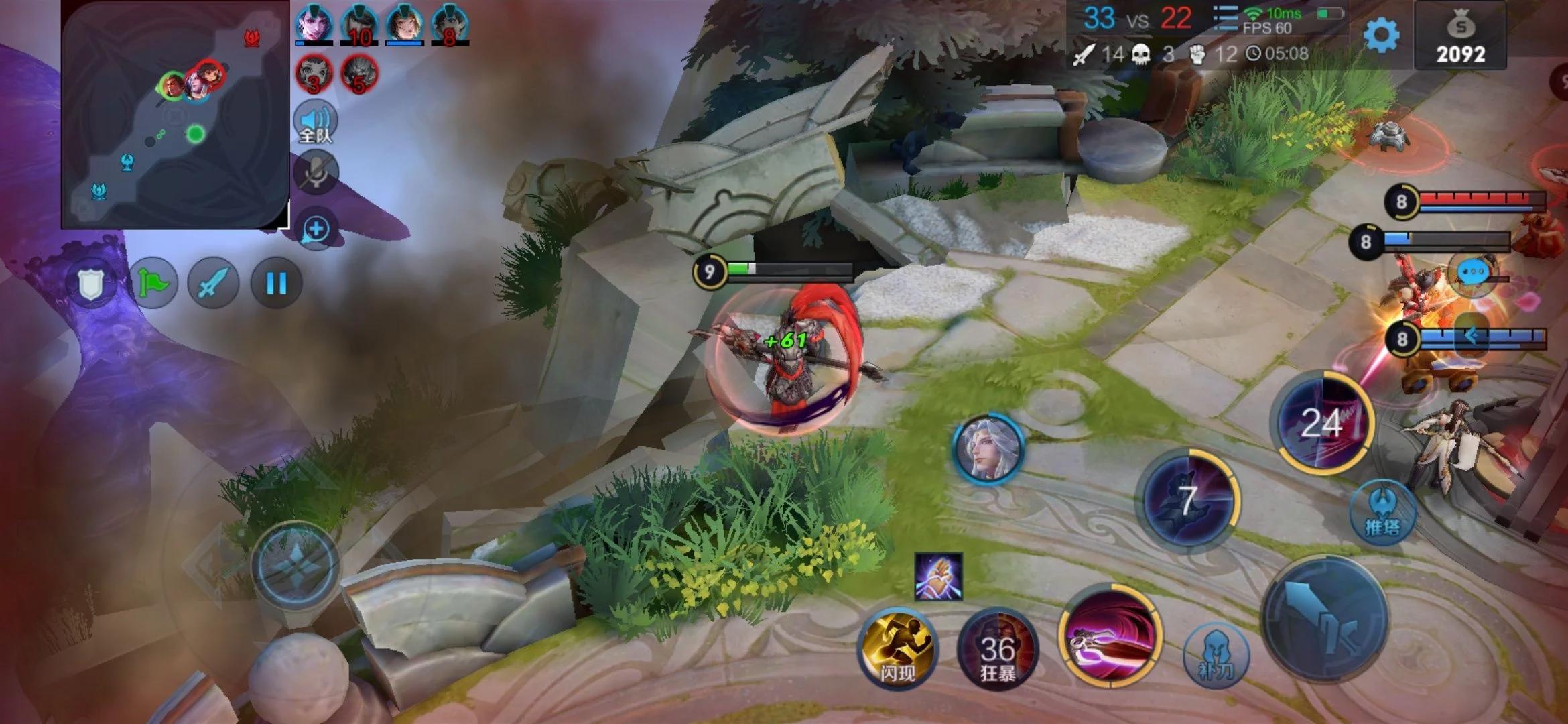Open the quick chat message button
Screen dimensions: 1568x724
(x=316, y=229)
